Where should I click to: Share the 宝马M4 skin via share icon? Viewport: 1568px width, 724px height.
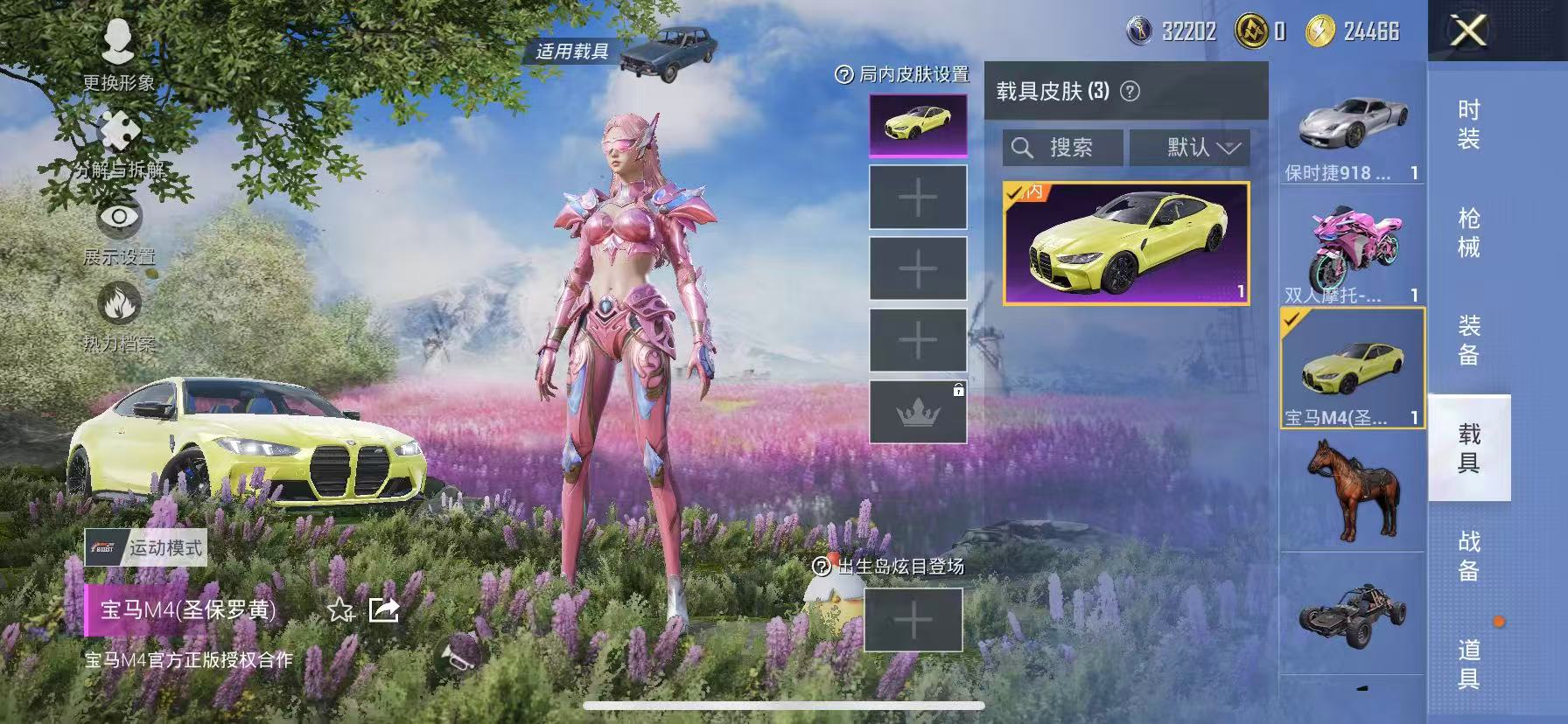383,612
